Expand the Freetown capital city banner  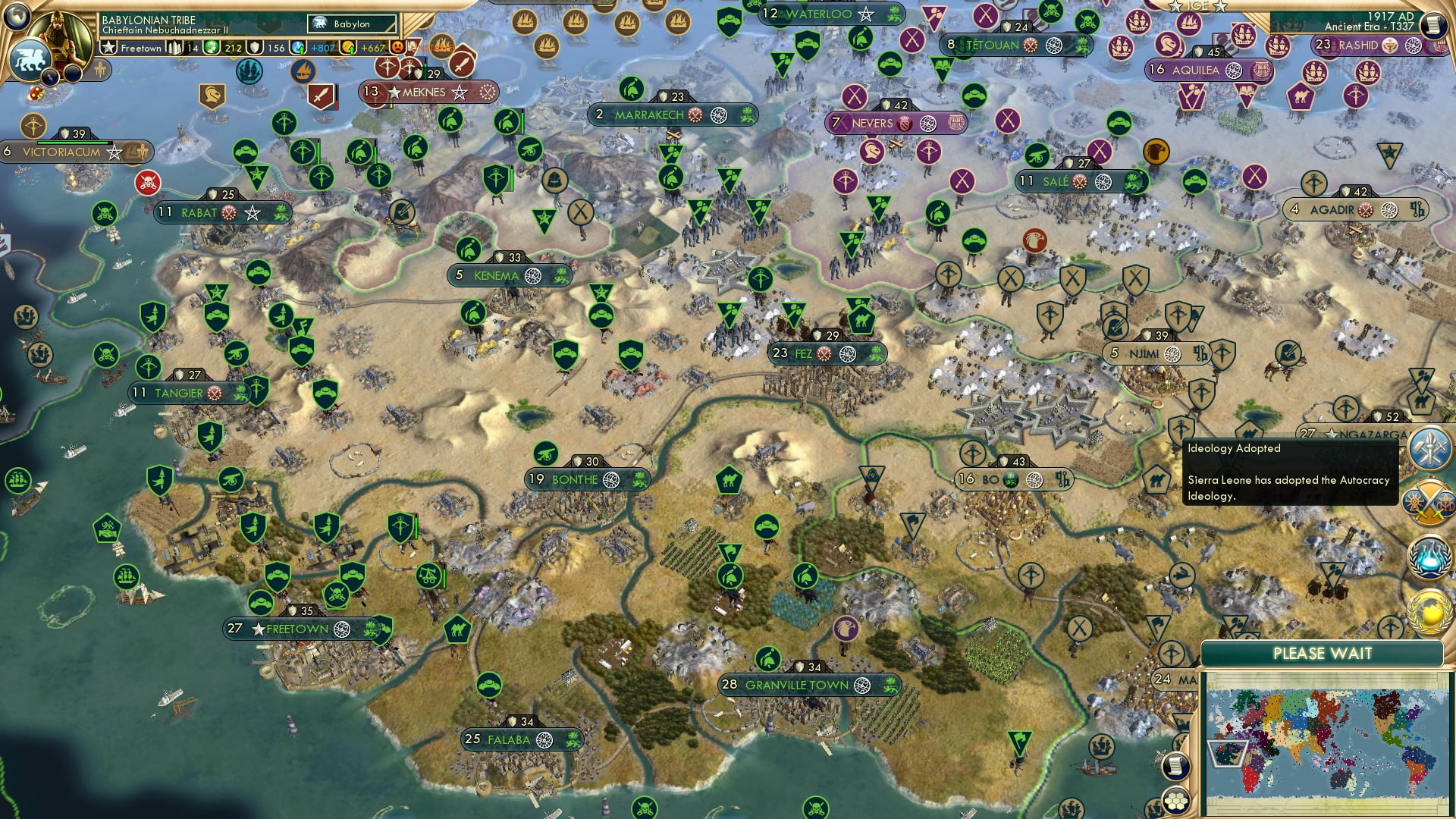pyautogui.click(x=140, y=49)
